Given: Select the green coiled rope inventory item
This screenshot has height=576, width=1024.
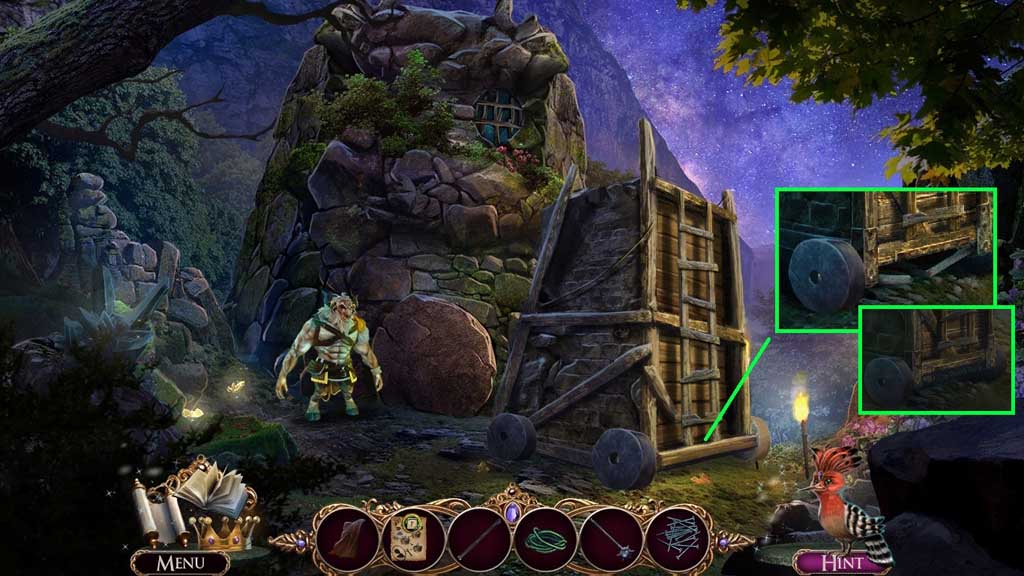Looking at the screenshot, I should point(544,537).
